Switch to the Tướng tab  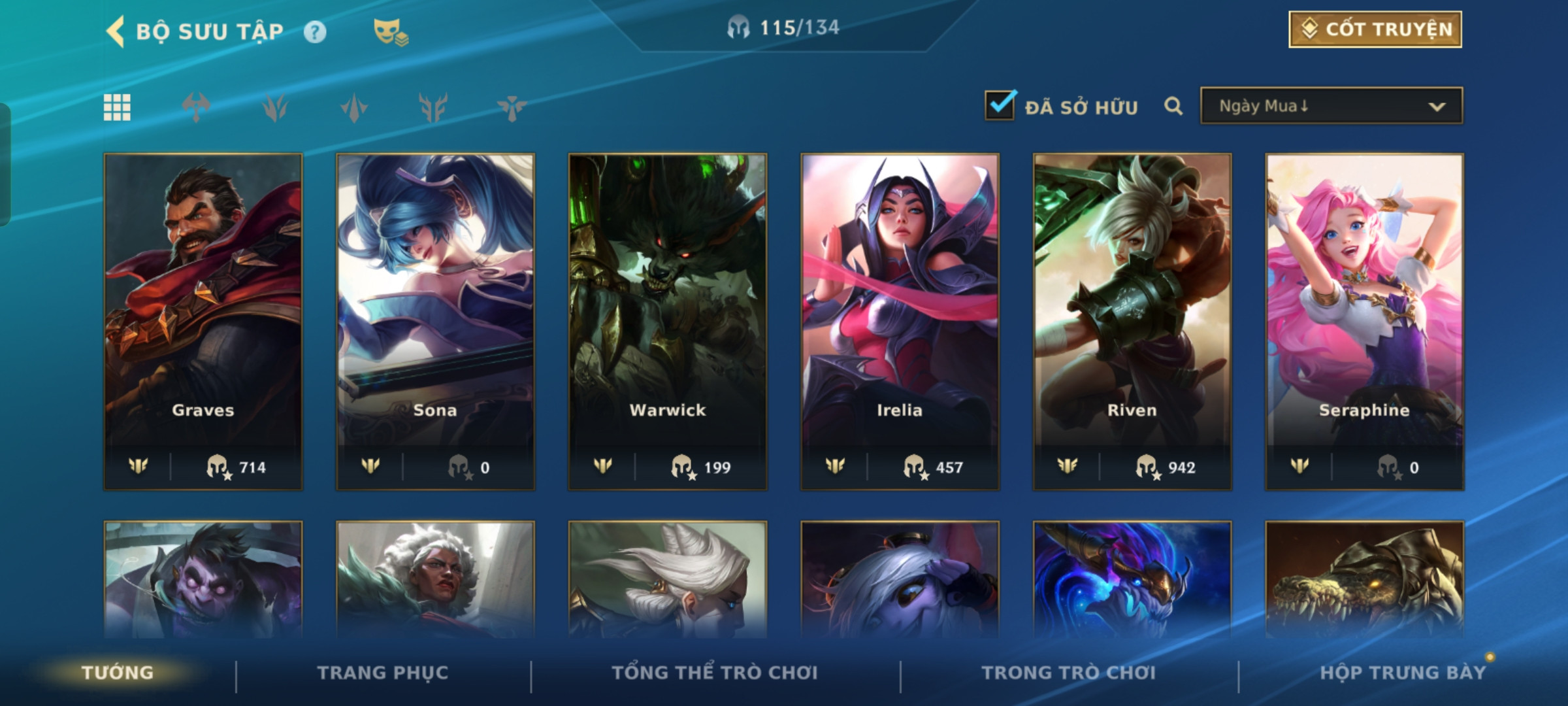coord(118,673)
